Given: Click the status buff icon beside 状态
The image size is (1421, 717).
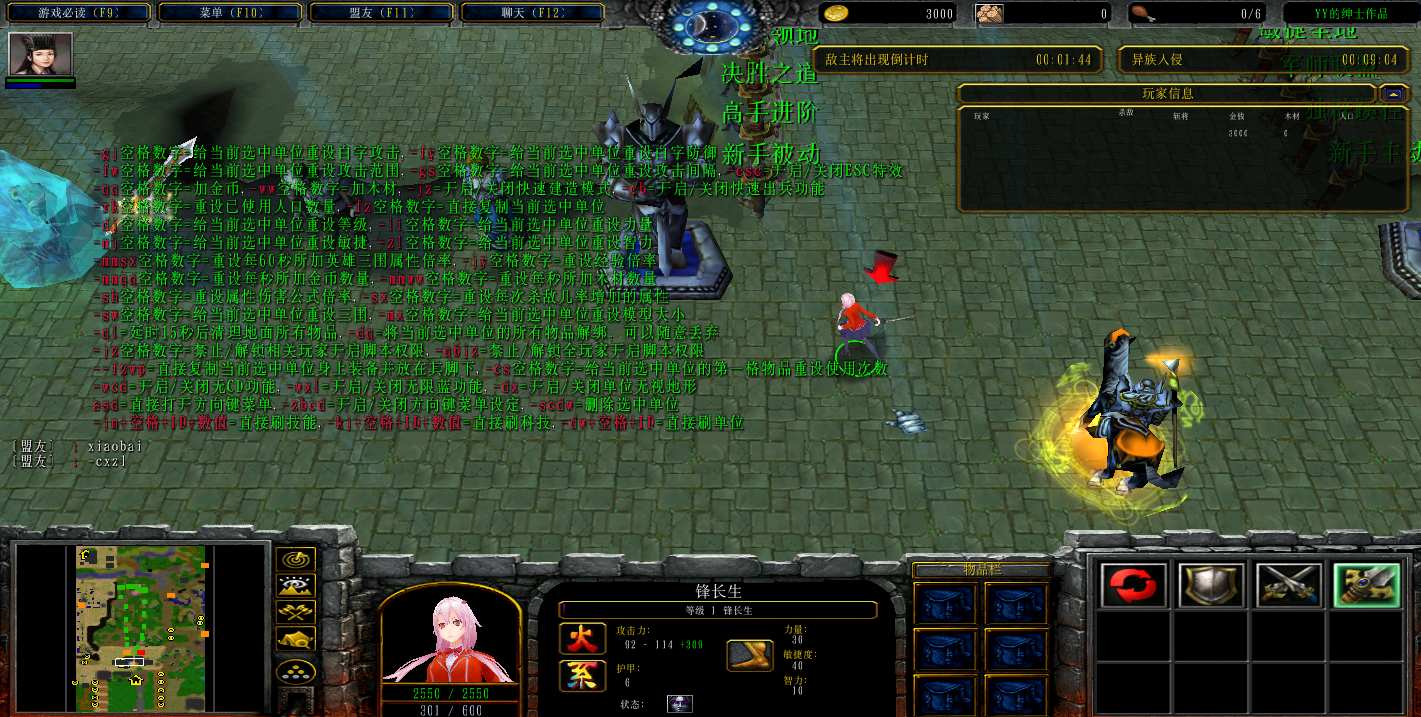Looking at the screenshot, I should pos(680,704).
